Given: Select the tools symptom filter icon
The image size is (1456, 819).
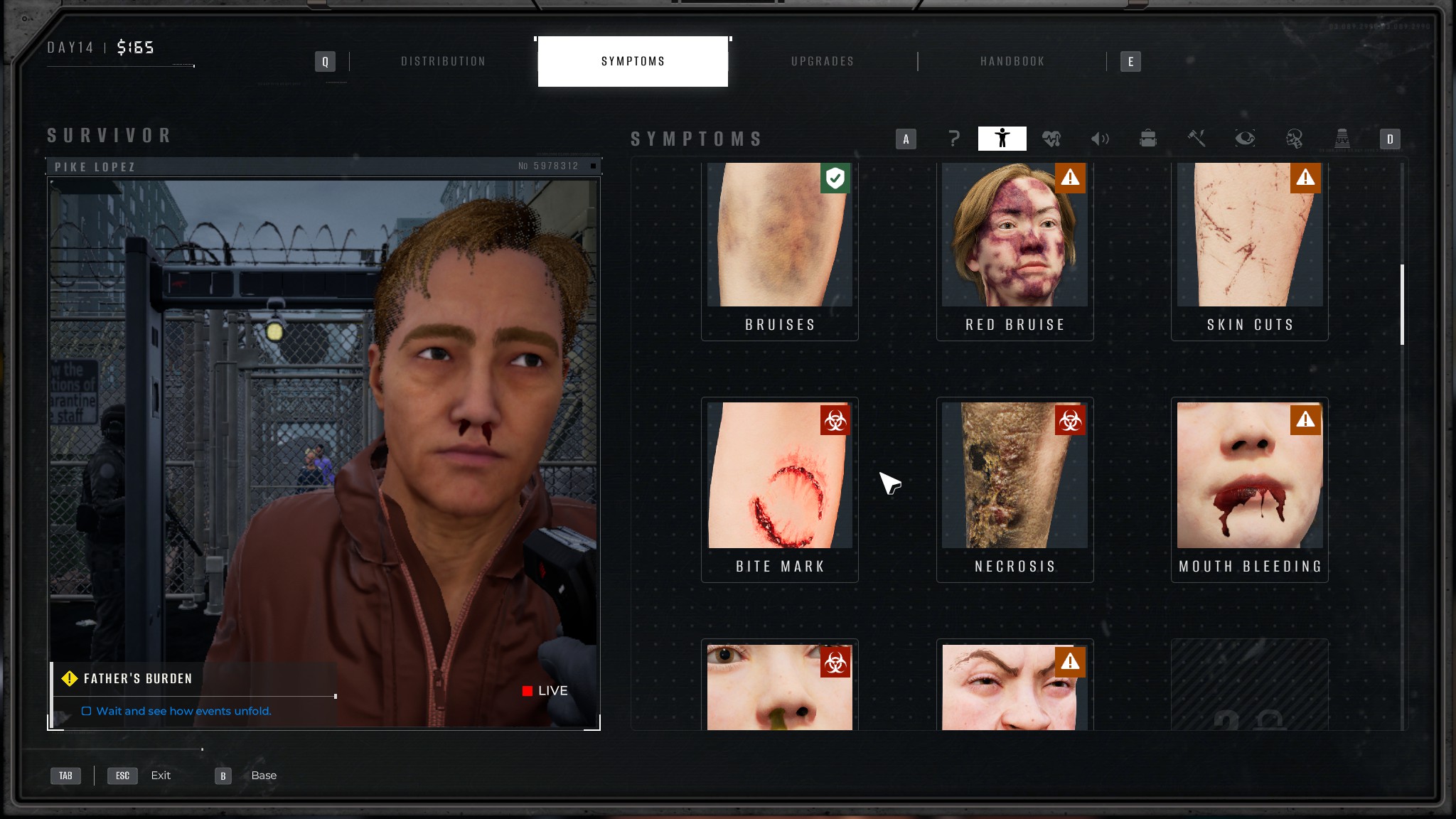Looking at the screenshot, I should pos(1196,139).
